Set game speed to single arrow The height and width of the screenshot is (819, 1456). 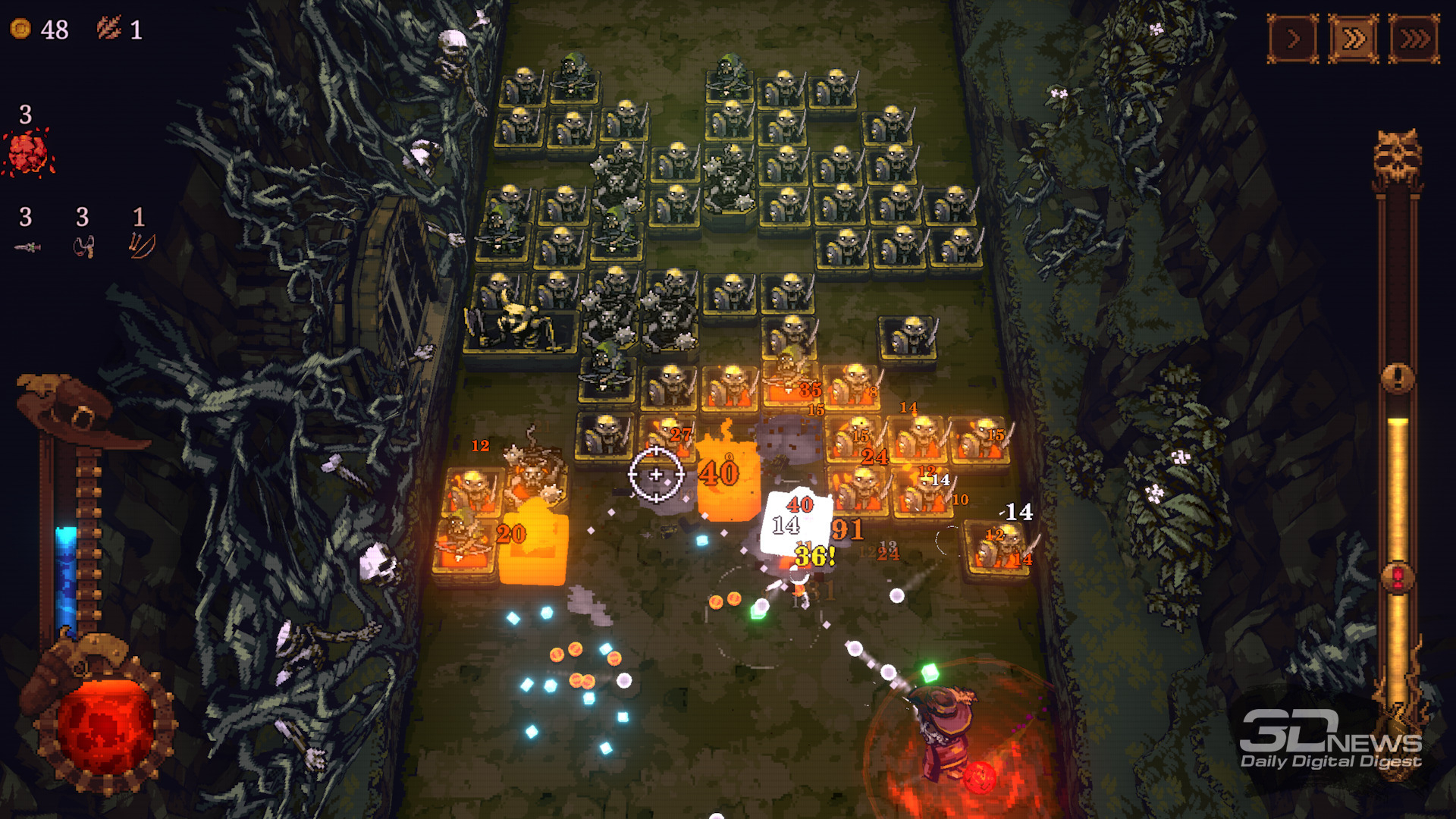tap(1293, 38)
